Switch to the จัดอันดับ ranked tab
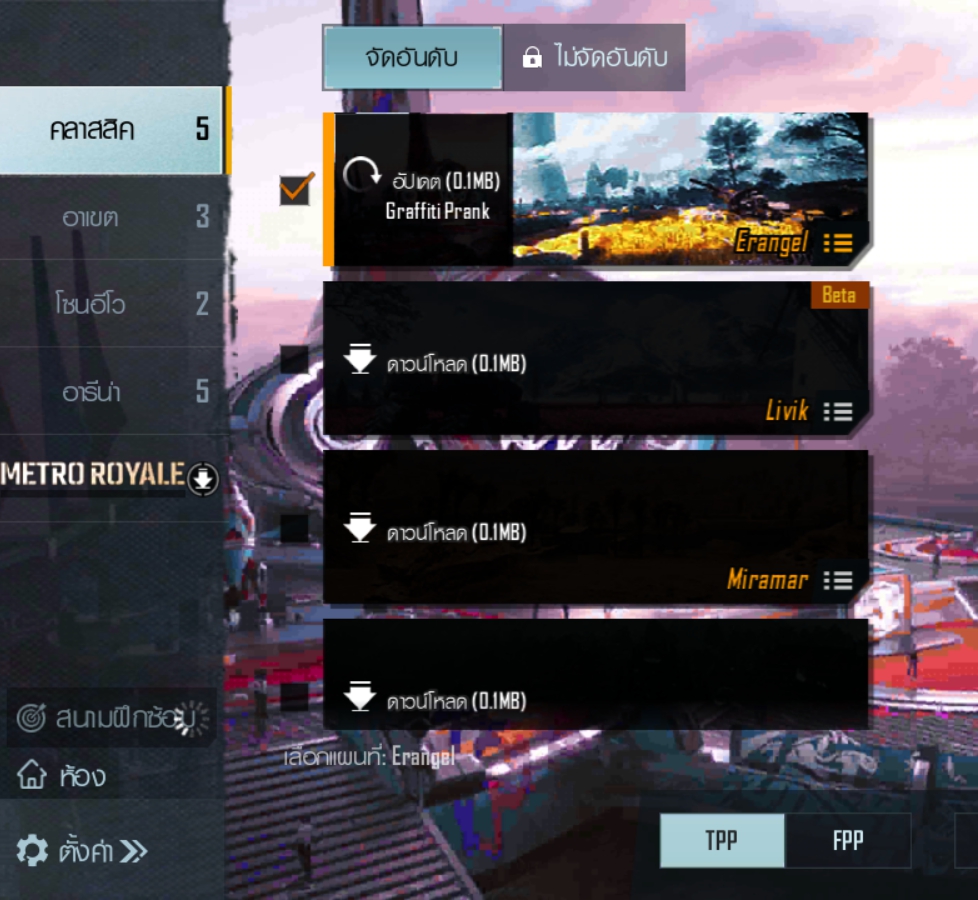Screen dimensions: 978x900 pyautogui.click(x=412, y=58)
